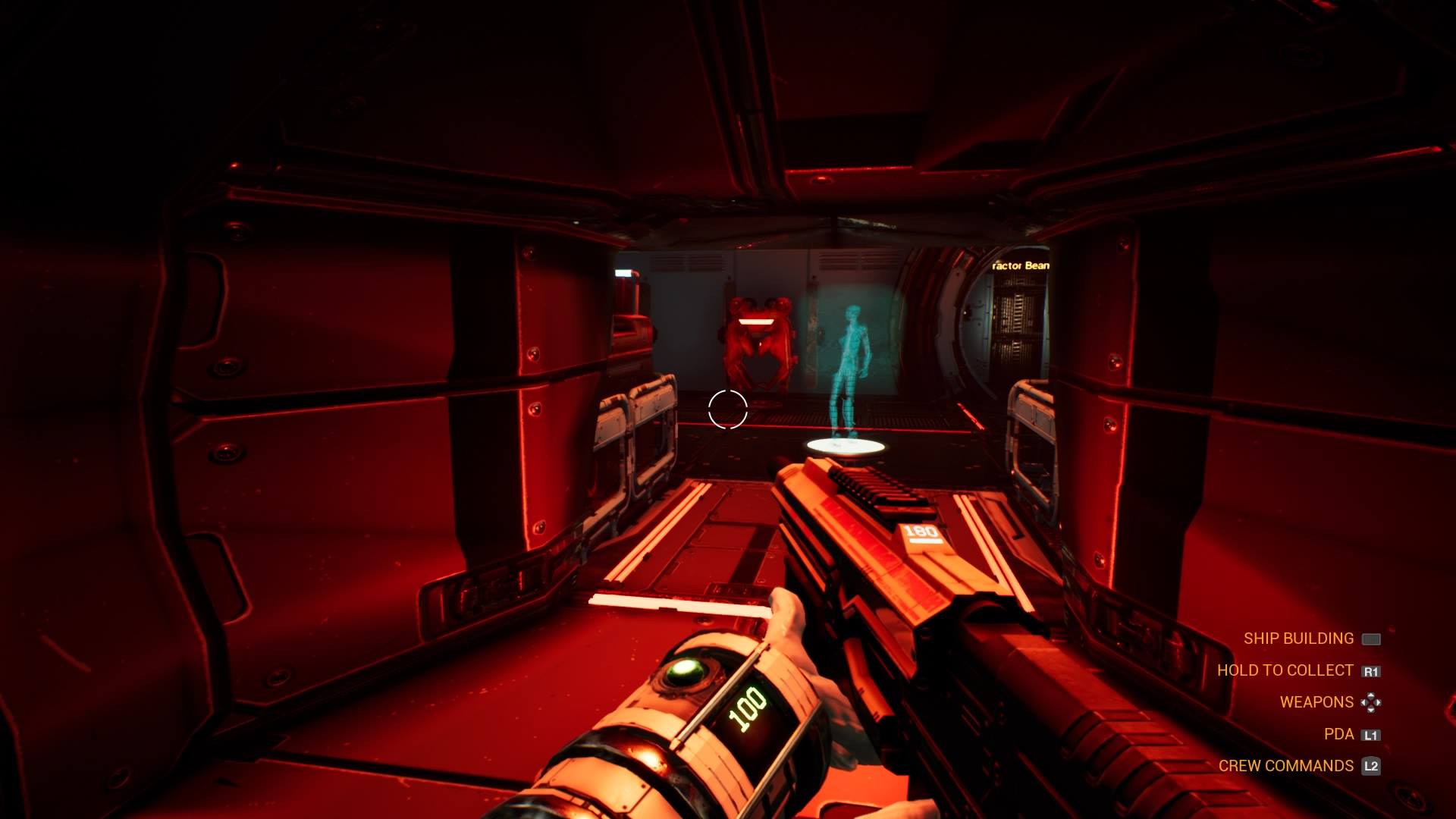Click the crosshair reticle in the corridor
The height and width of the screenshot is (819, 1456).
click(x=728, y=410)
